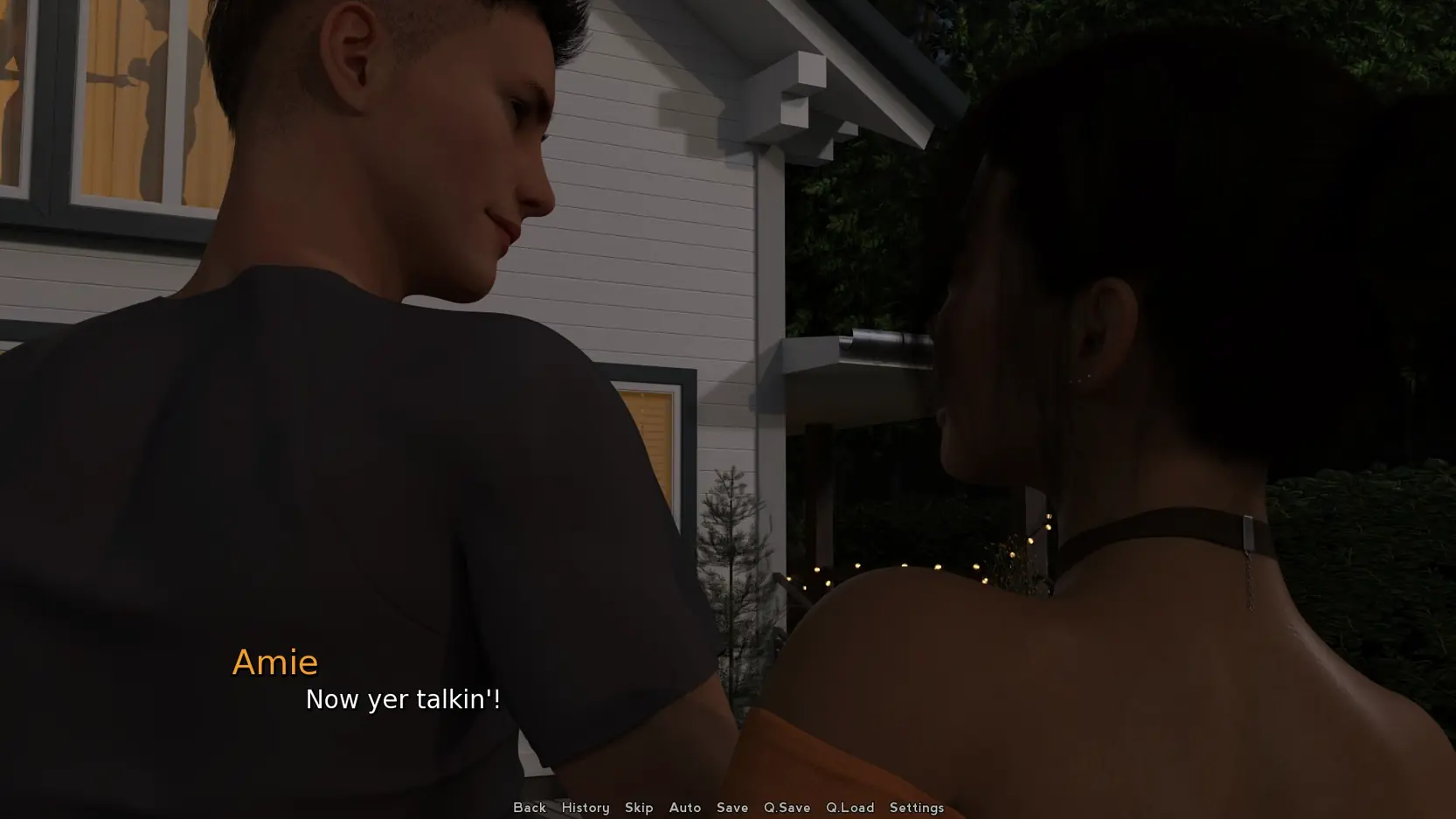Go Back to the previous dialogue line
Image resolution: width=1456 pixels, height=819 pixels.
point(529,808)
